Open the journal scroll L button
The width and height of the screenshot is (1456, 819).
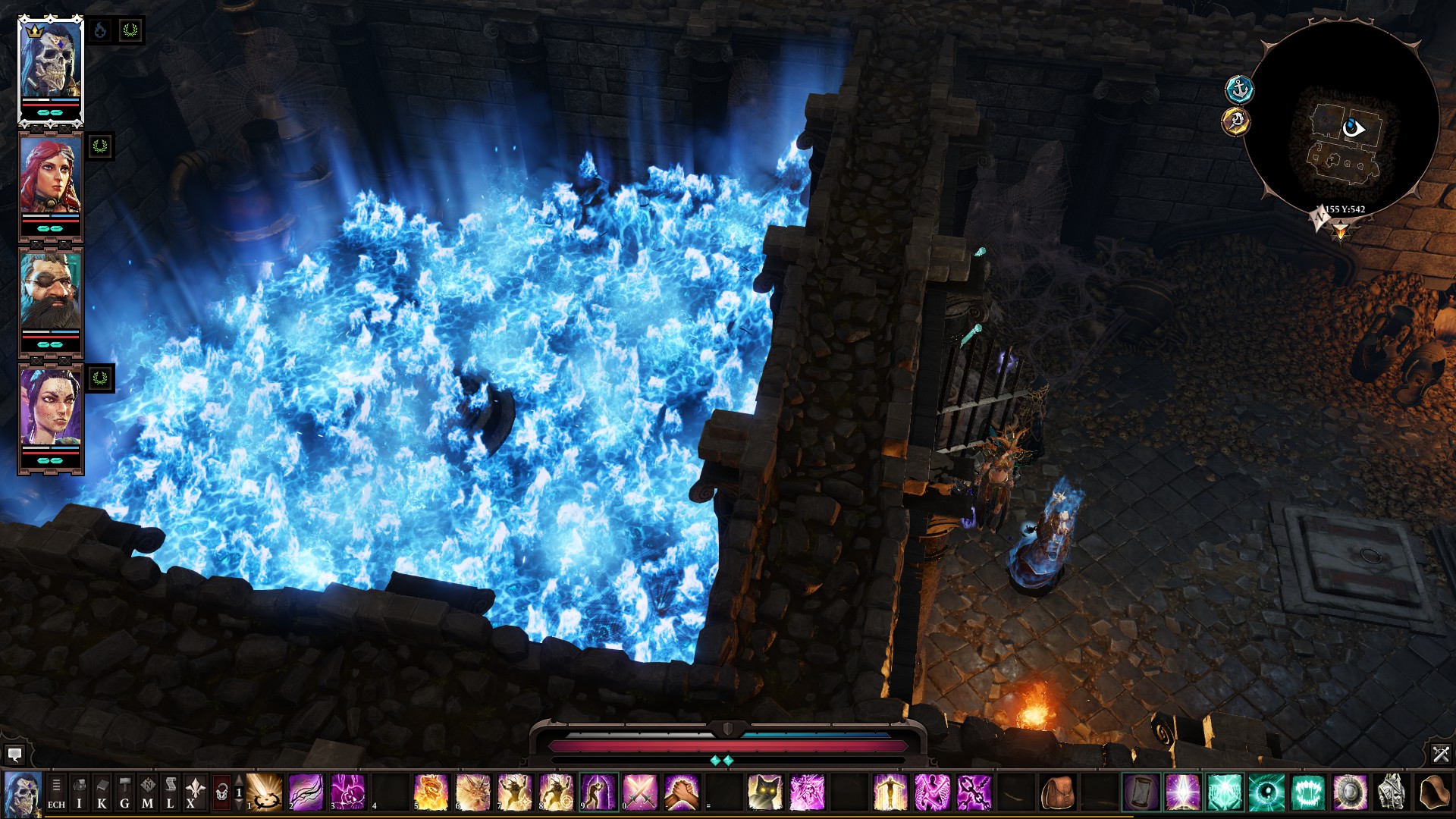170,792
